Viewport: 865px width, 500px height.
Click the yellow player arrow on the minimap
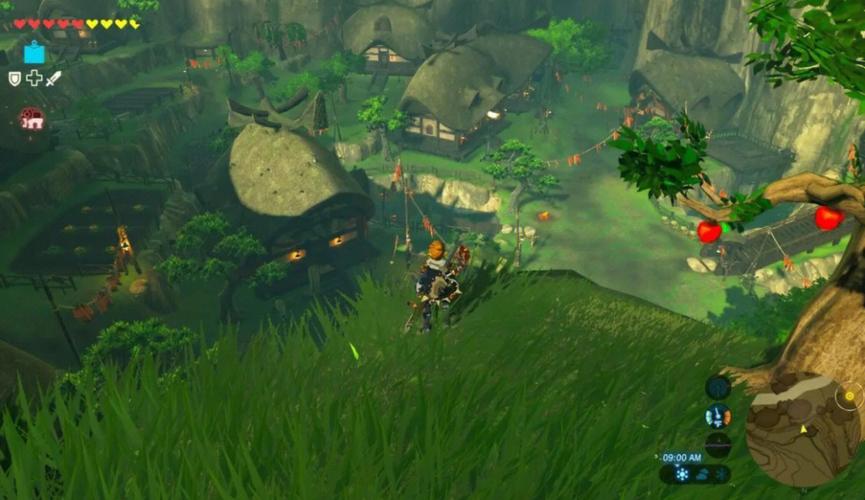point(802,429)
